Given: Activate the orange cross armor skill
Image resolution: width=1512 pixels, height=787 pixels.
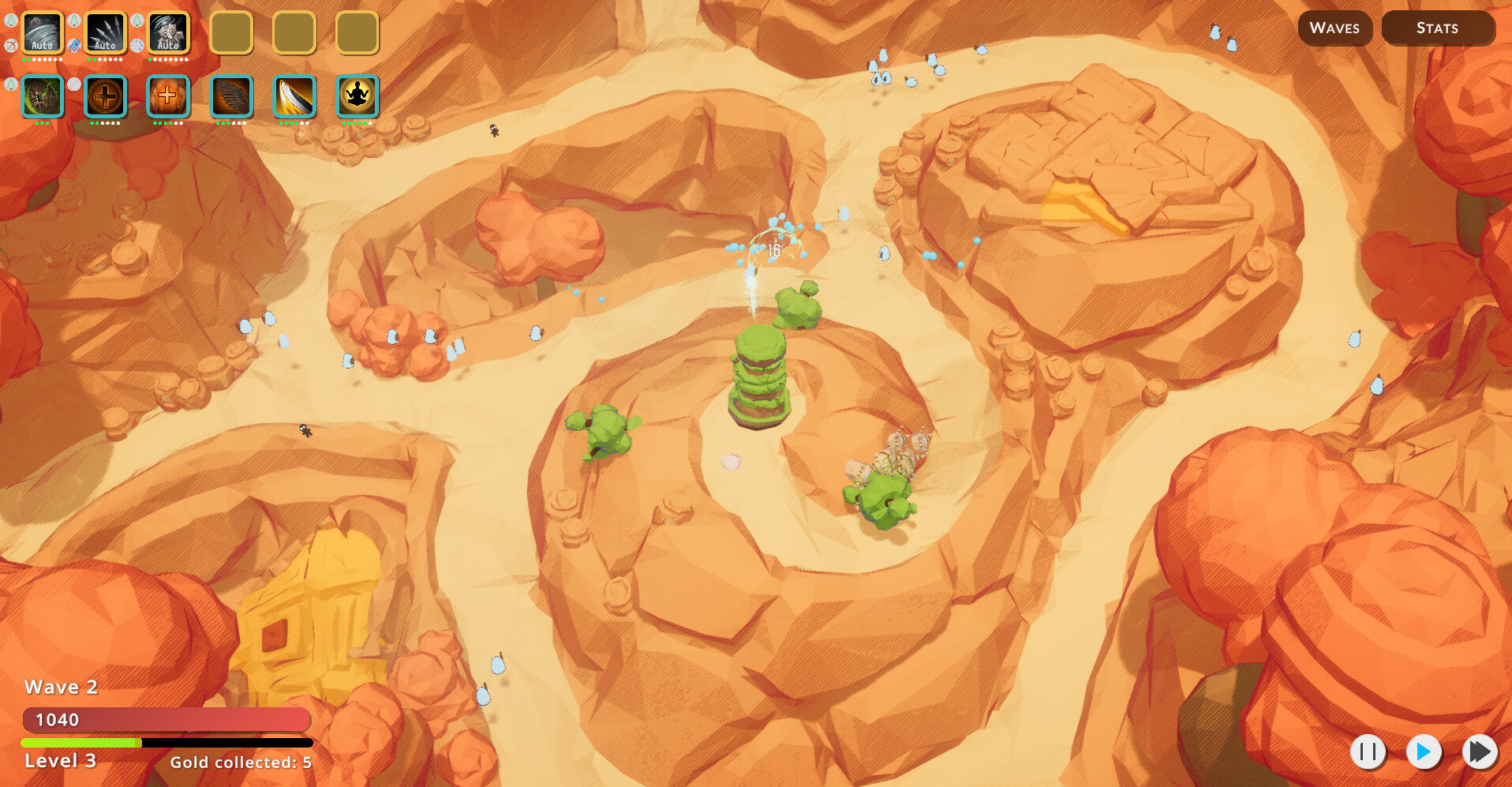Looking at the screenshot, I should (168, 97).
